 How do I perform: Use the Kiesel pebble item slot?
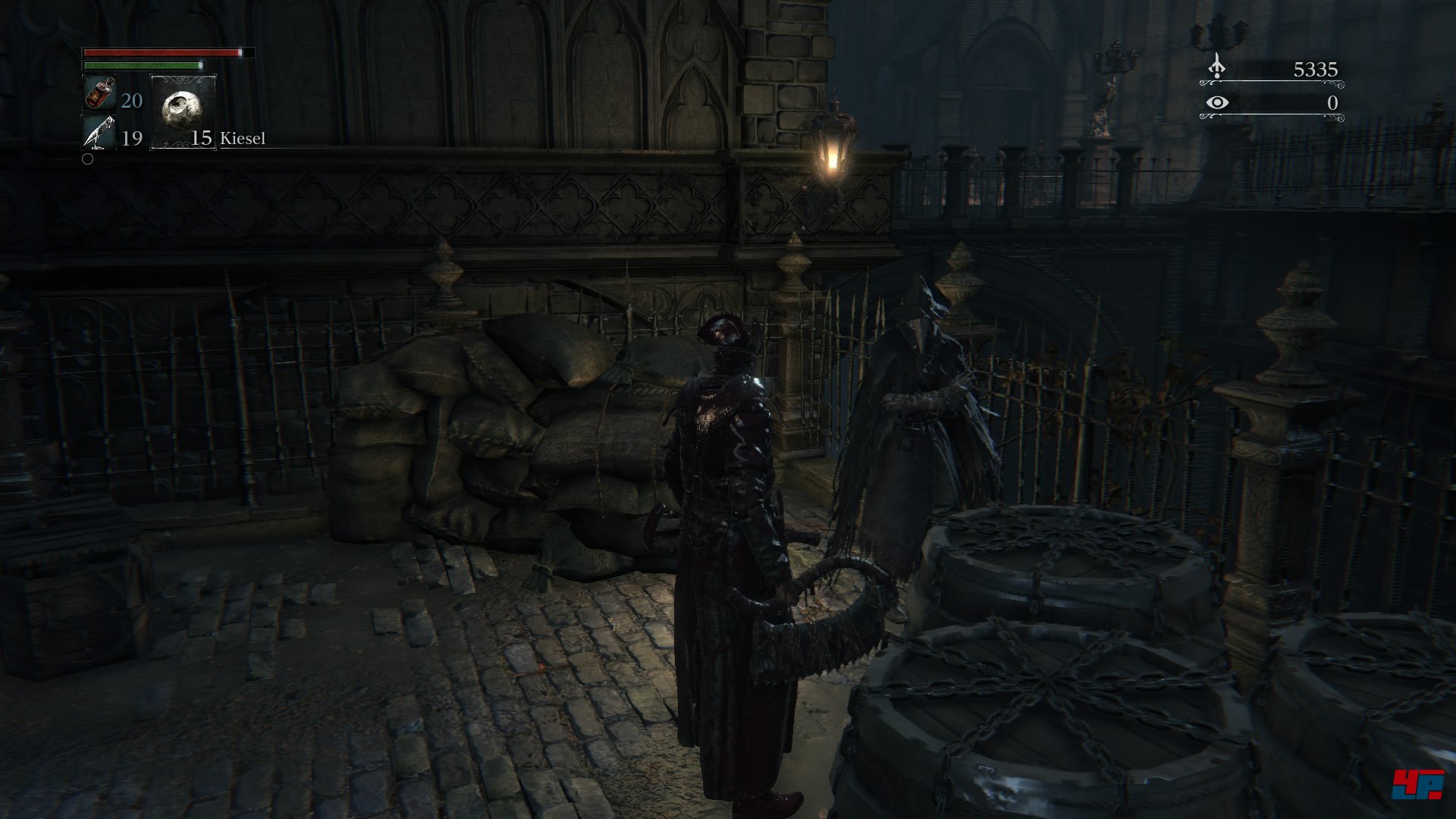183,111
